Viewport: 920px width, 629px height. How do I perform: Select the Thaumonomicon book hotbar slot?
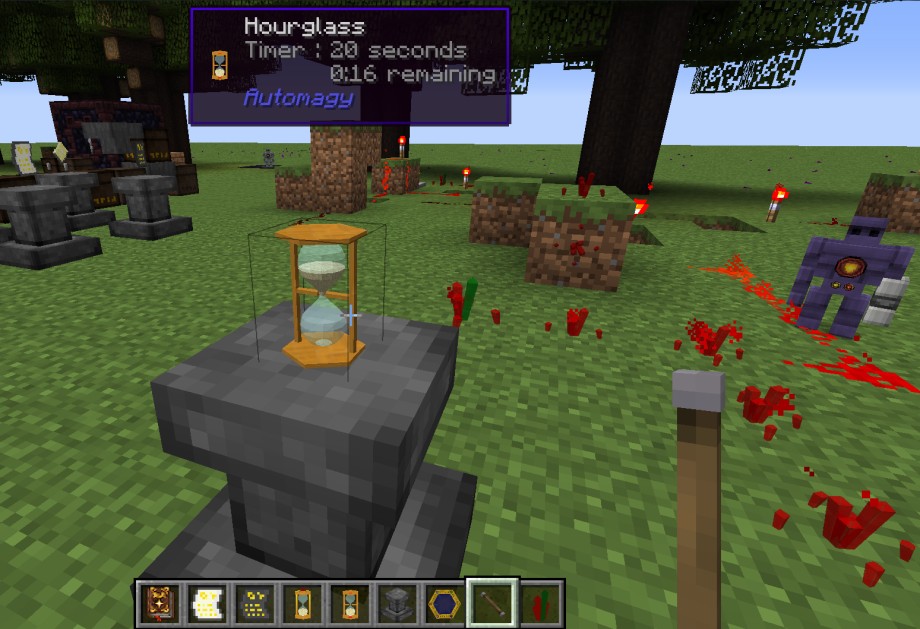(x=160, y=603)
